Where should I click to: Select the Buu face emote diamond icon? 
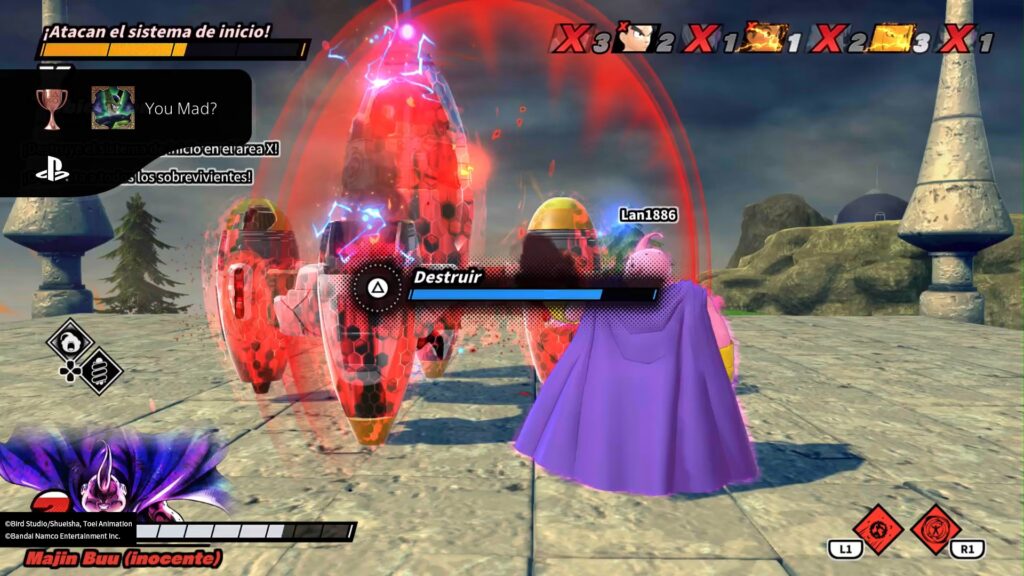[70, 343]
